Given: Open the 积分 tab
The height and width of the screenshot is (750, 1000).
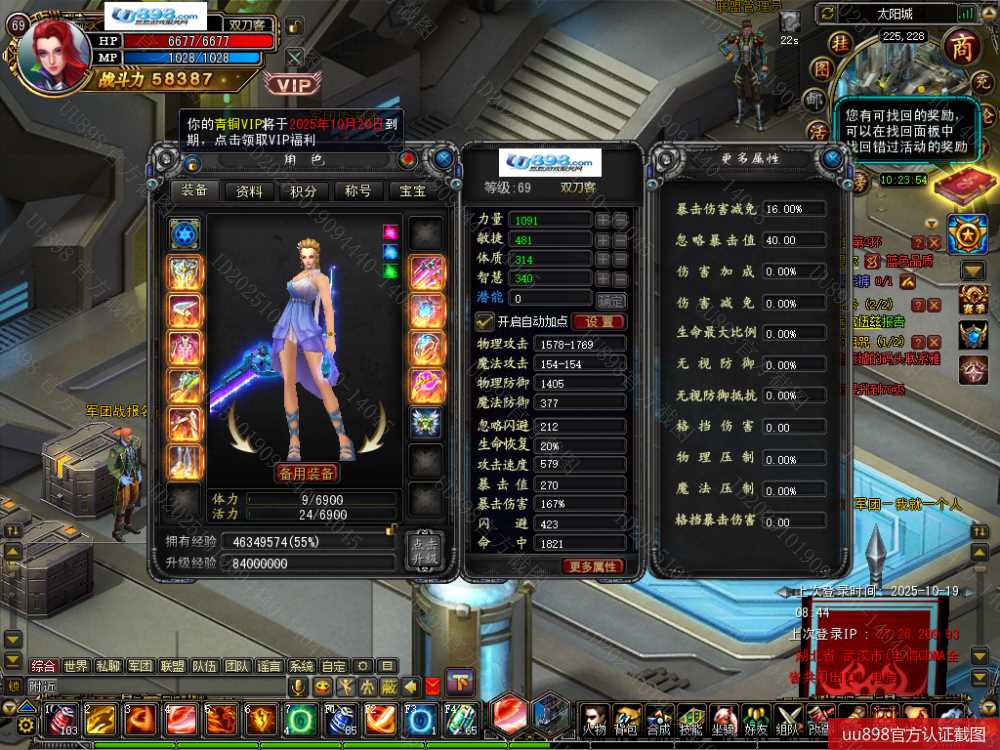Looking at the screenshot, I should pos(304,191).
